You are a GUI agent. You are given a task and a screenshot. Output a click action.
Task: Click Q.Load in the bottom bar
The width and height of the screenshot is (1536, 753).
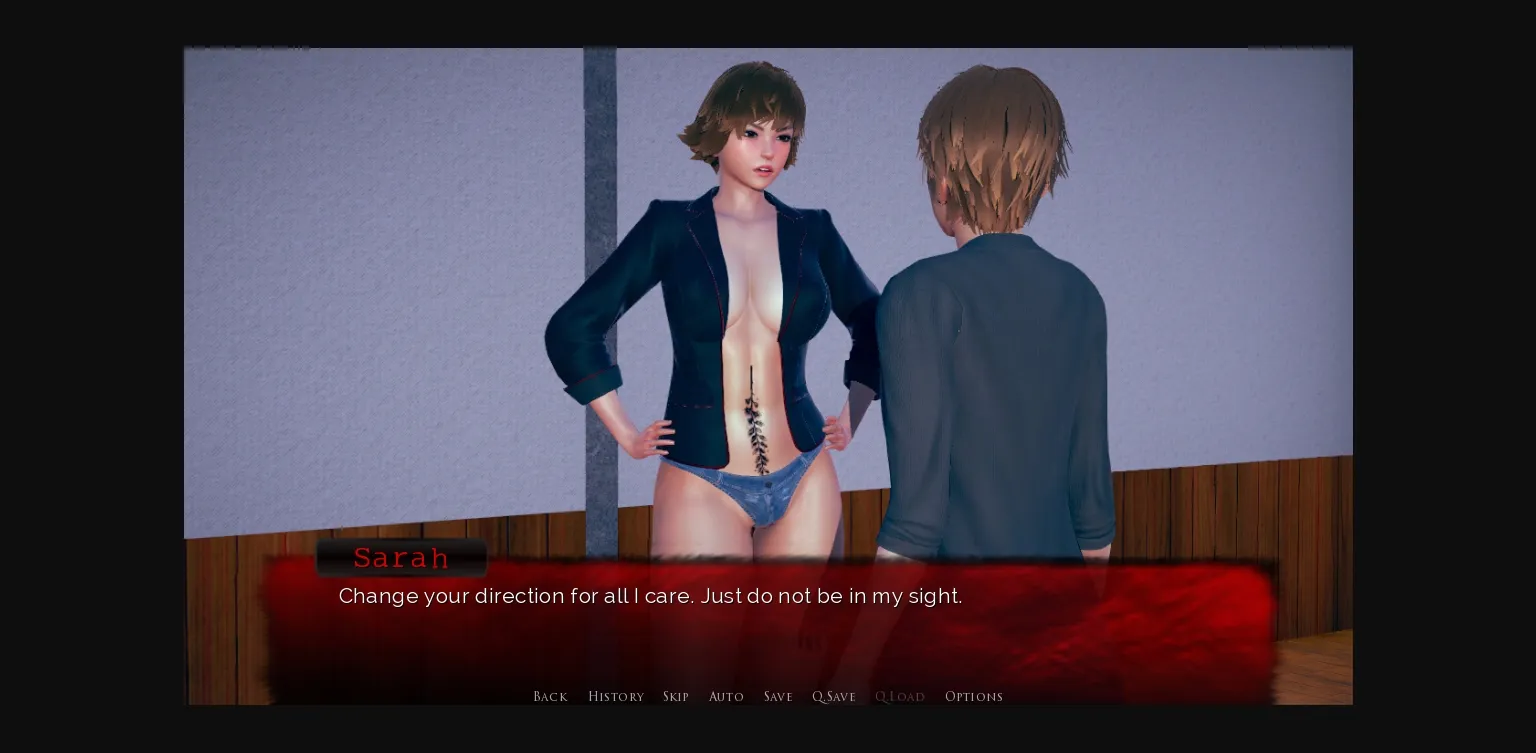(900, 696)
